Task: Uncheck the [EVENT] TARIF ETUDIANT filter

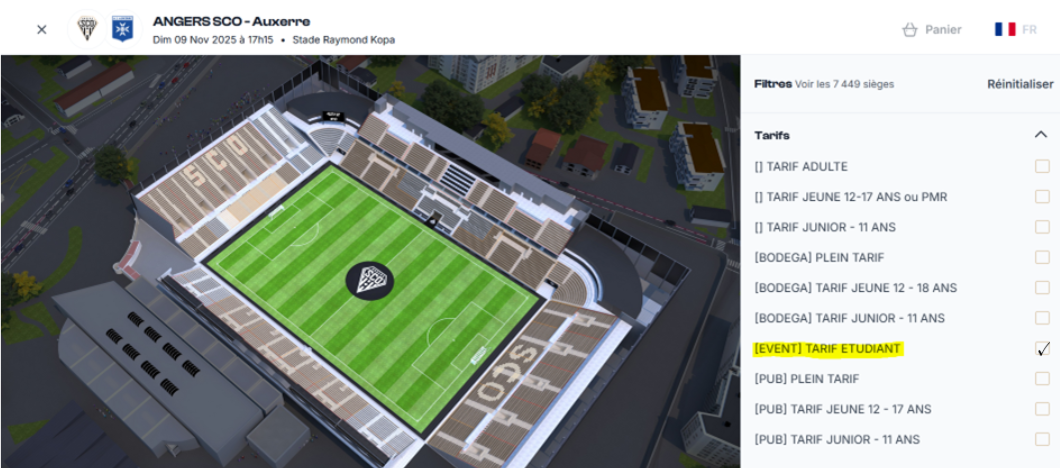Action: tap(1042, 349)
